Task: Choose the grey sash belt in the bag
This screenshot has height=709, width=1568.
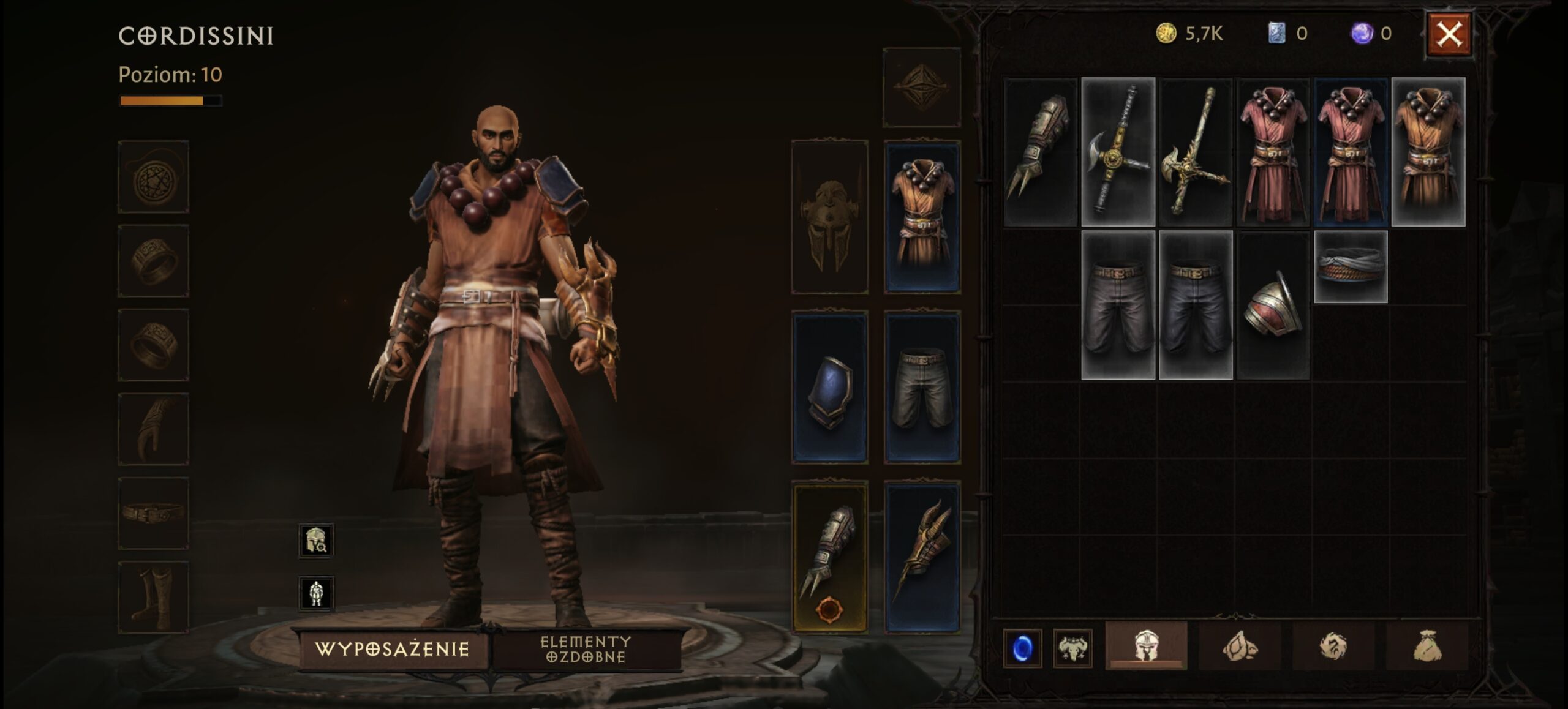Action: tap(1350, 268)
